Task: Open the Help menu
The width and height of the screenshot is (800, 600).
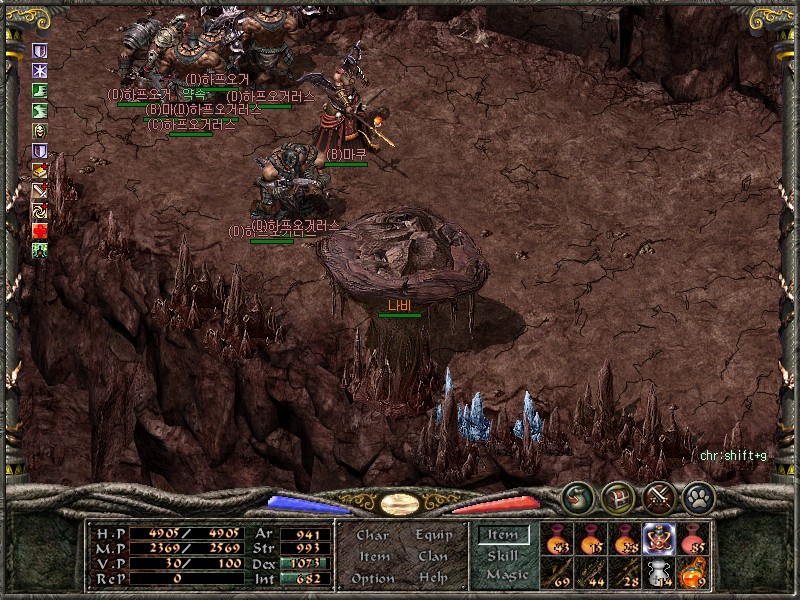Action: pyautogui.click(x=433, y=579)
